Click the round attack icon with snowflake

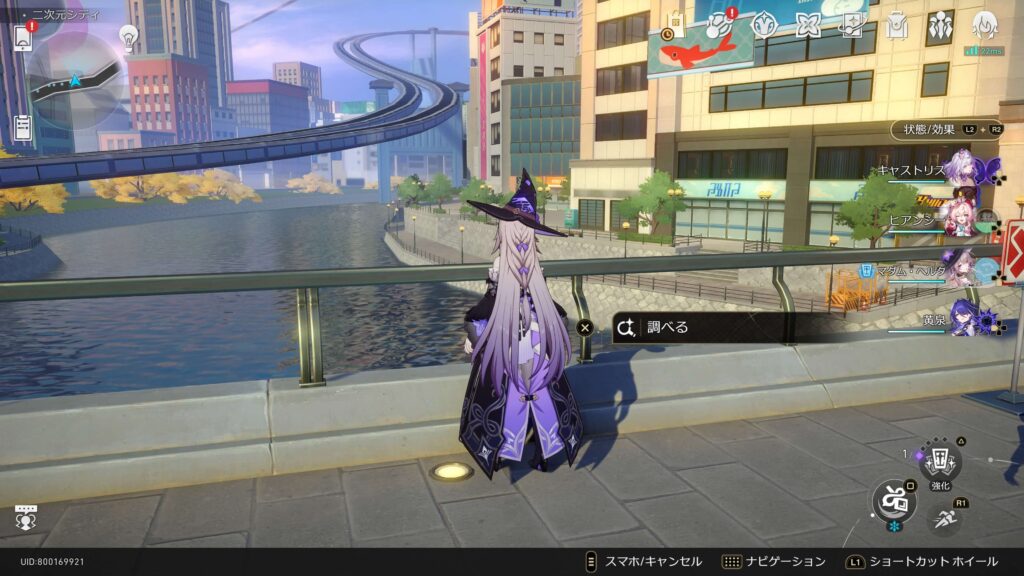tap(893, 501)
